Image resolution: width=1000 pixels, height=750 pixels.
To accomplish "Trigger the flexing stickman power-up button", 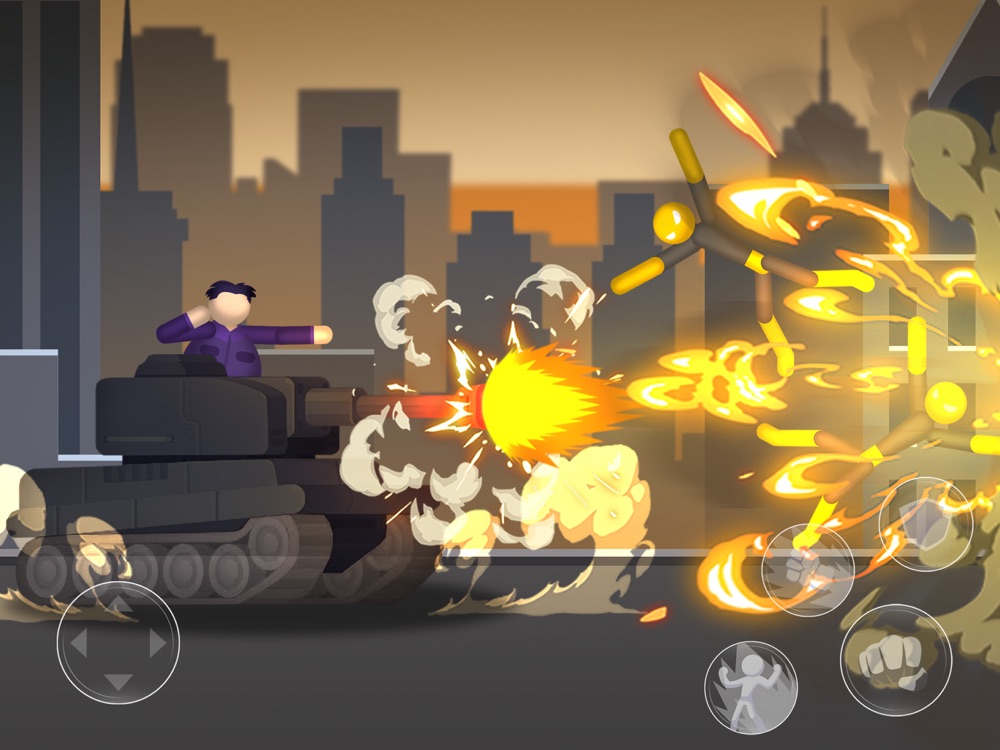I will [x=750, y=688].
